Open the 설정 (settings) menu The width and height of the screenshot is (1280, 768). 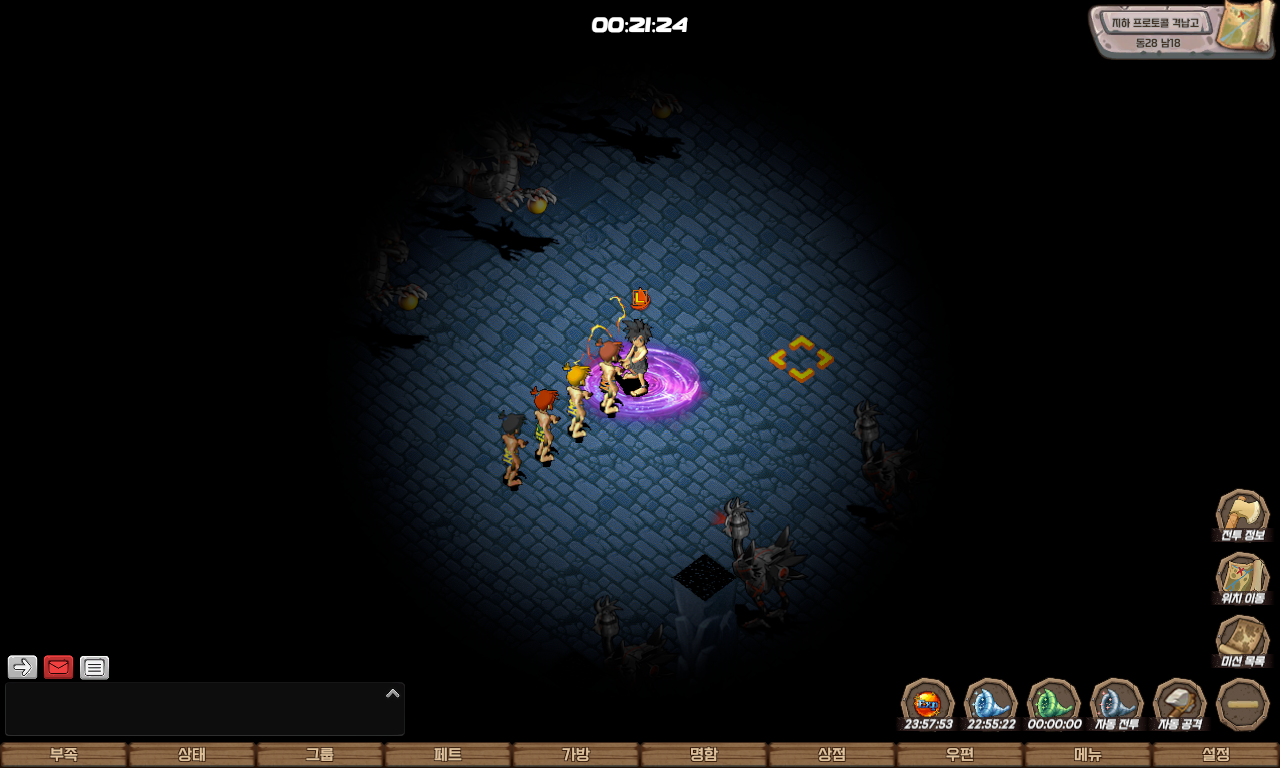[x=1216, y=755]
